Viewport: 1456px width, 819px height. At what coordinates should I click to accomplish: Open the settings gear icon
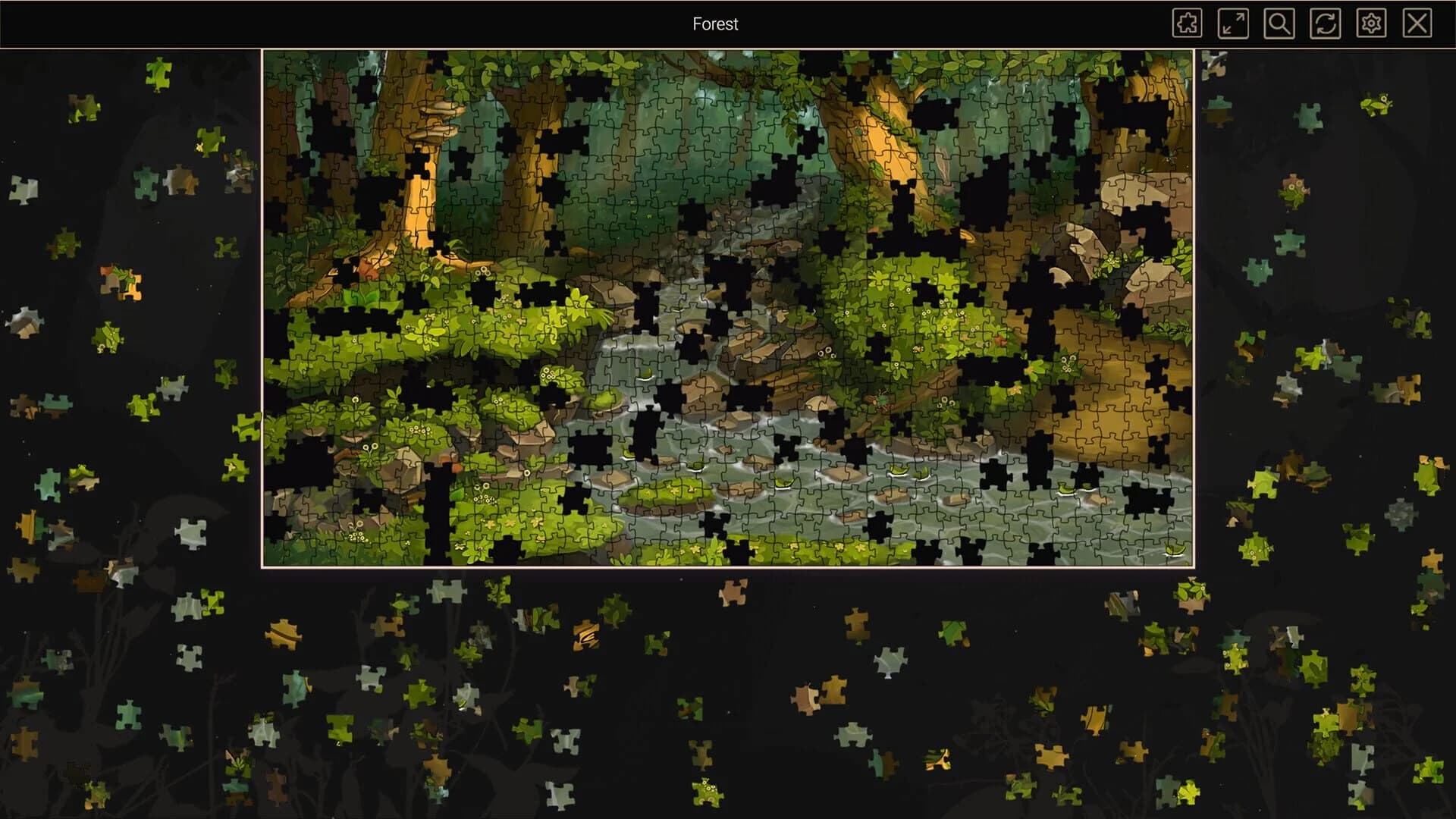click(1370, 24)
